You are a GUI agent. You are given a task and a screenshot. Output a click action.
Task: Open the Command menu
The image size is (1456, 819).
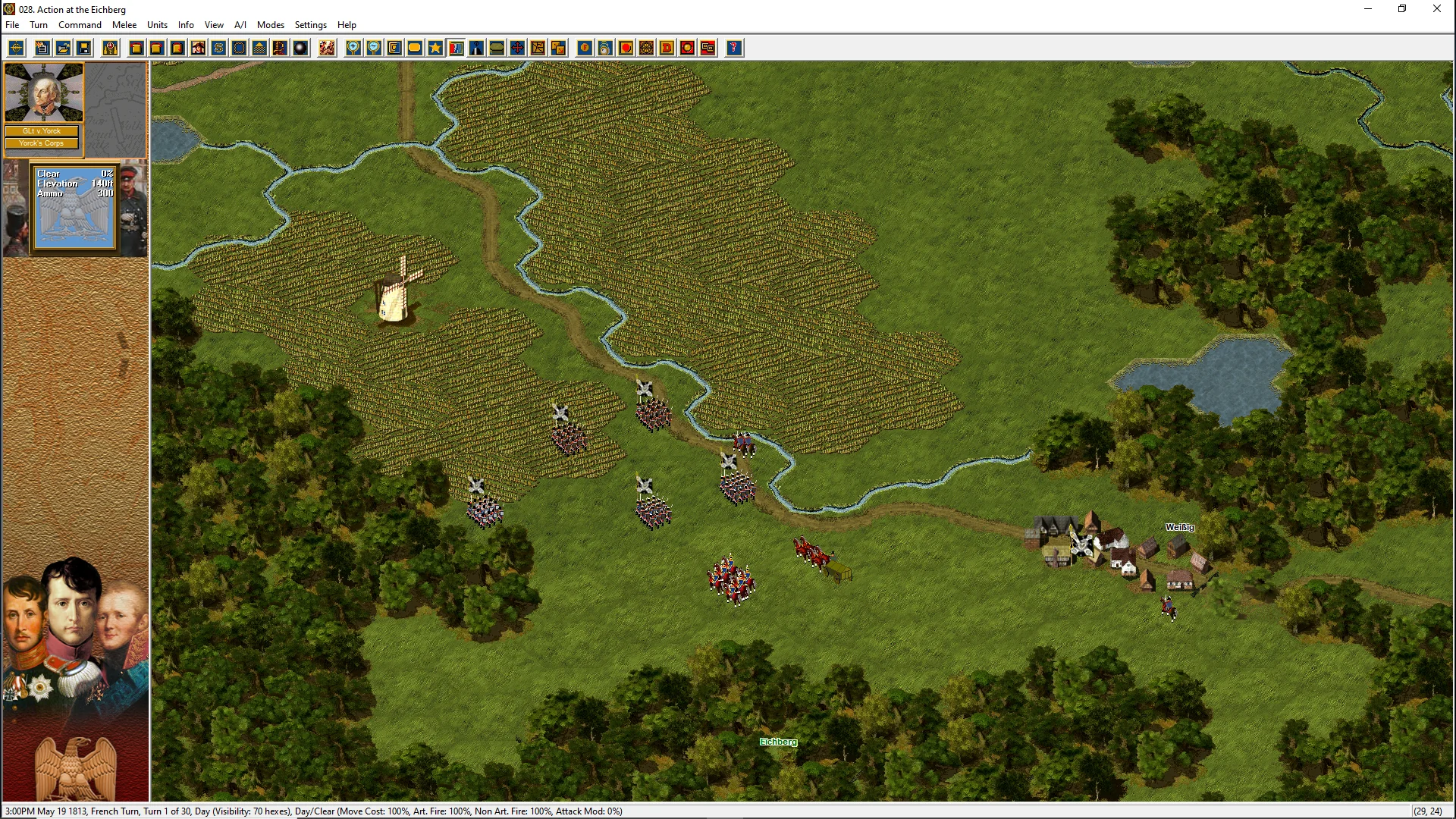(80, 25)
